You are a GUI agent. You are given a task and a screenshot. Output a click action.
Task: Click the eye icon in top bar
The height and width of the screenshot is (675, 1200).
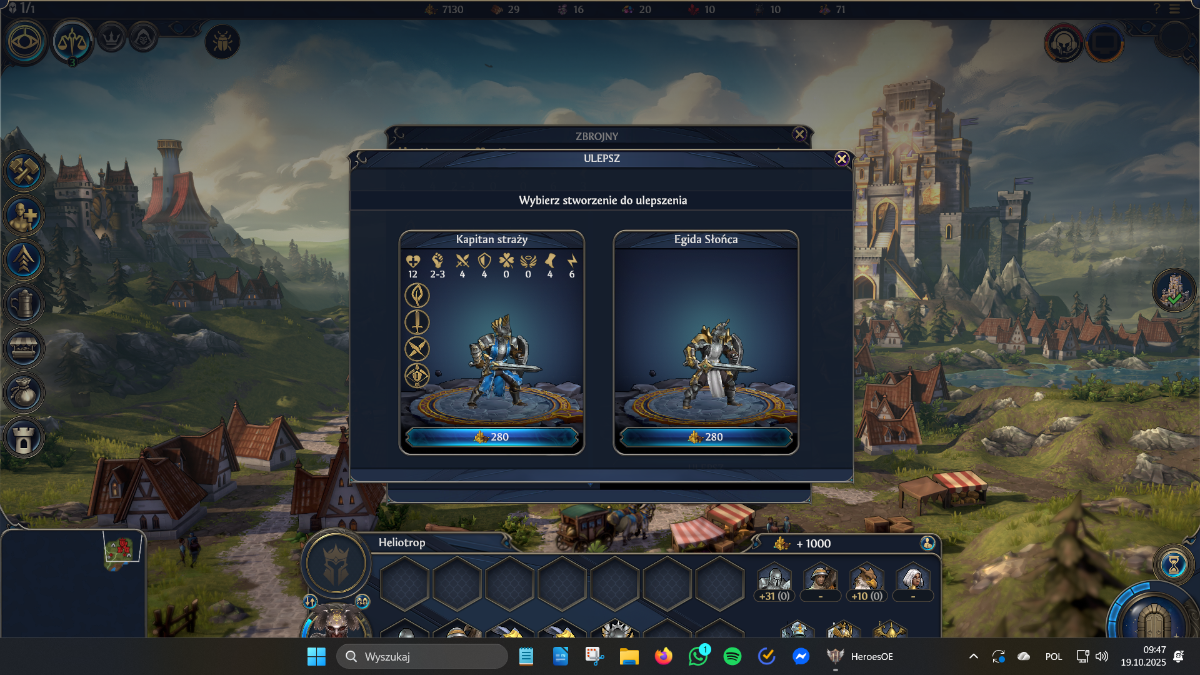tap(24, 41)
